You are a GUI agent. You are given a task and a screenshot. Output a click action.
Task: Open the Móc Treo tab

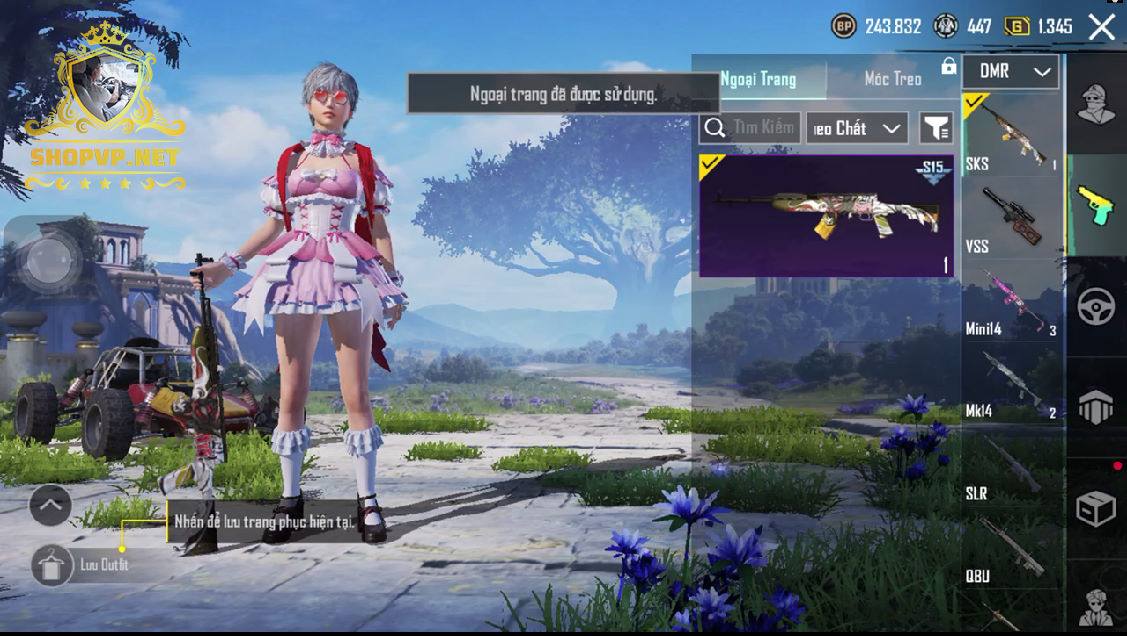892,78
